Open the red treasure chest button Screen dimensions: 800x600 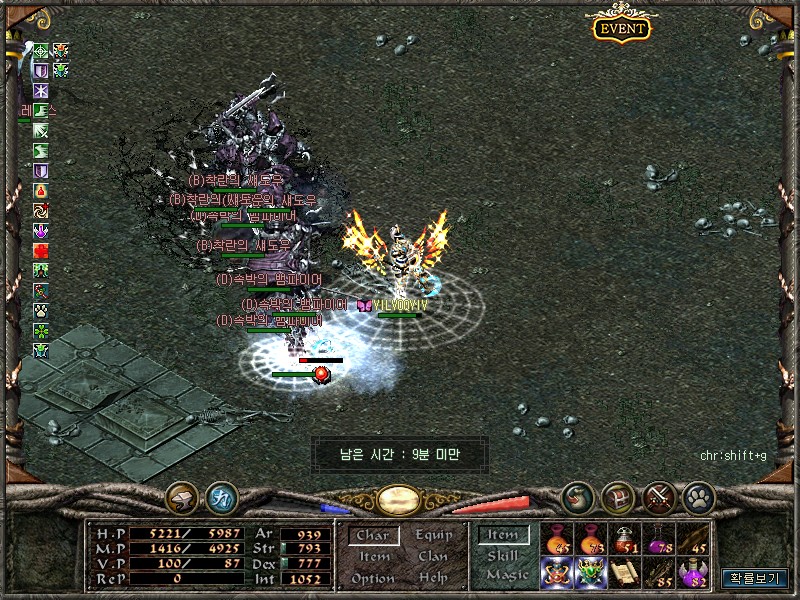(618, 496)
